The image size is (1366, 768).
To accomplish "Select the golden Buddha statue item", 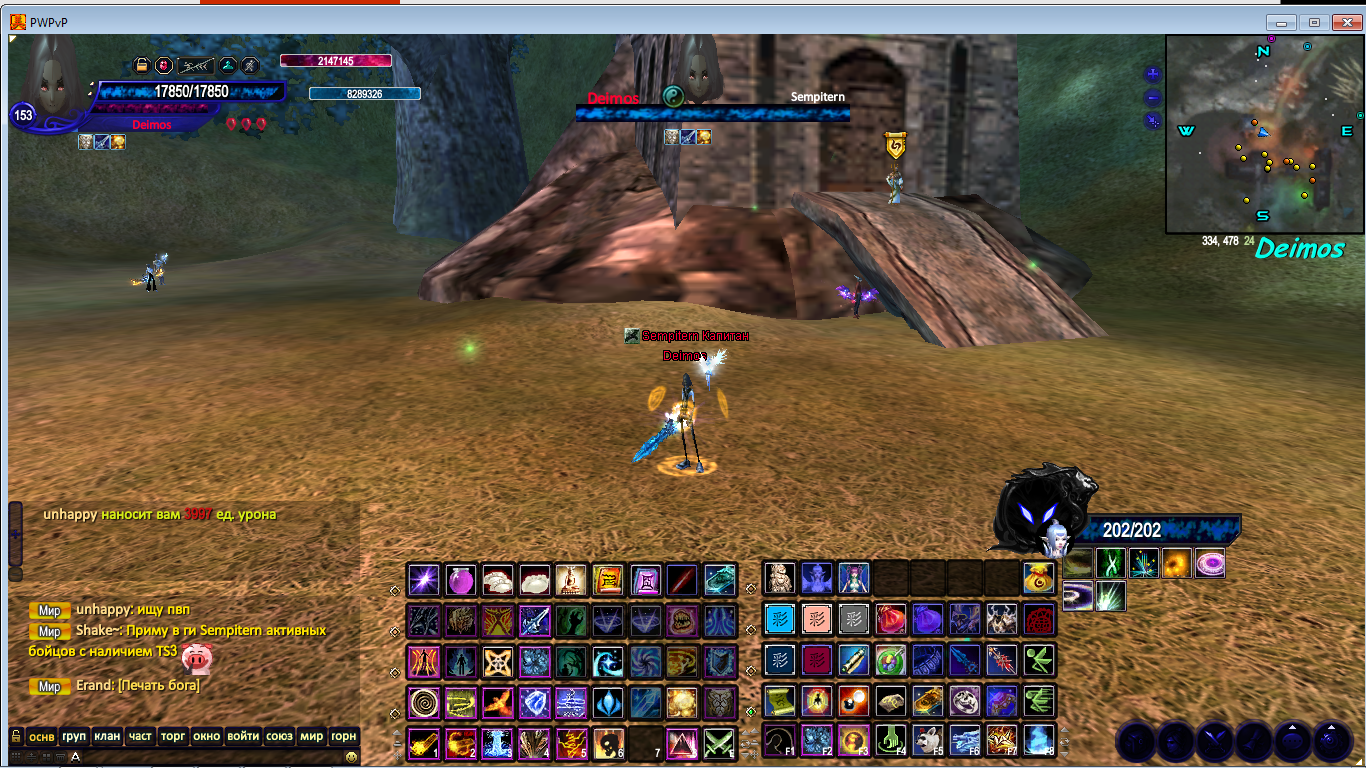I will point(570,579).
